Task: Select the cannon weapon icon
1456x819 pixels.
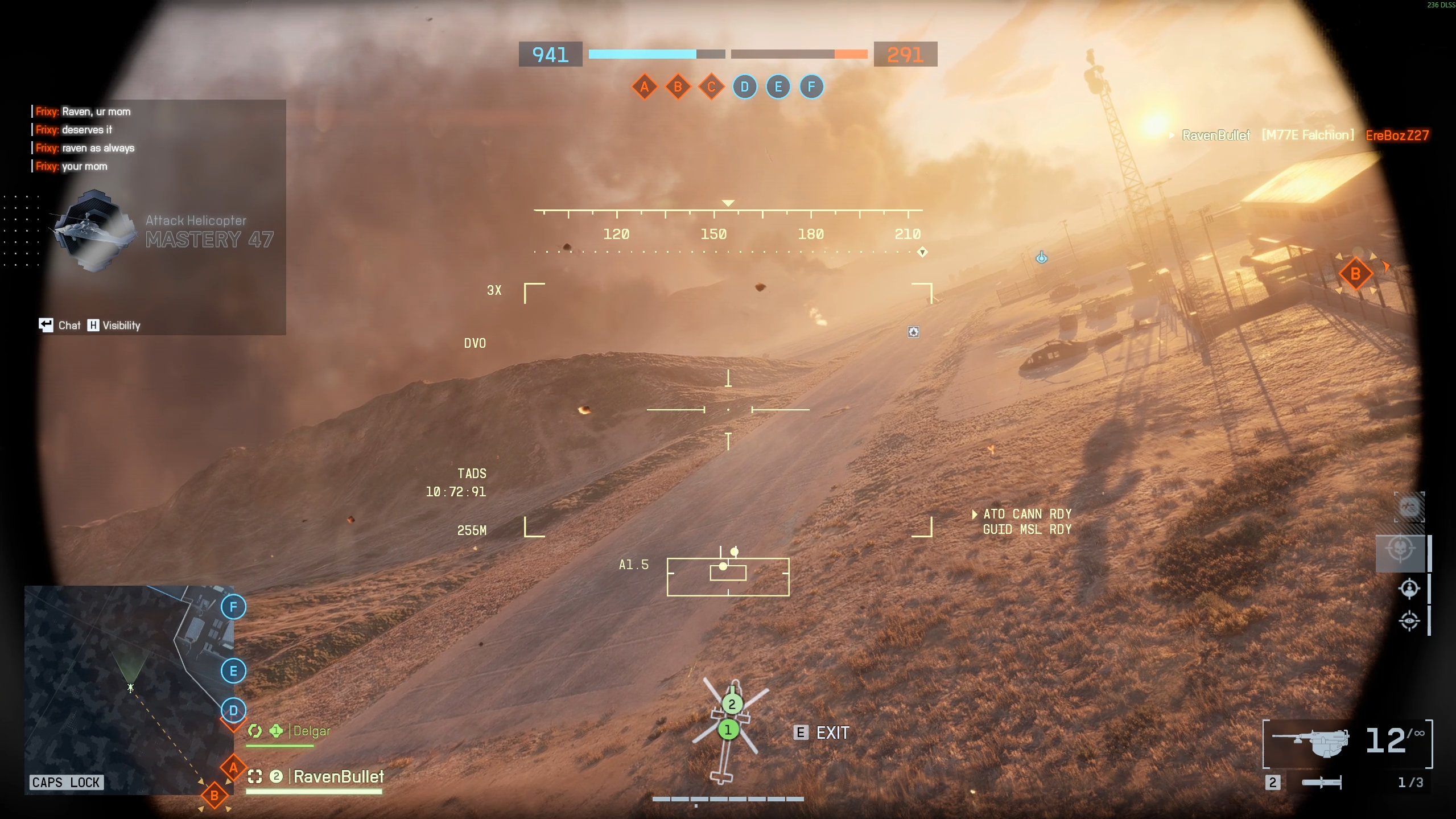Action: pos(1311,742)
